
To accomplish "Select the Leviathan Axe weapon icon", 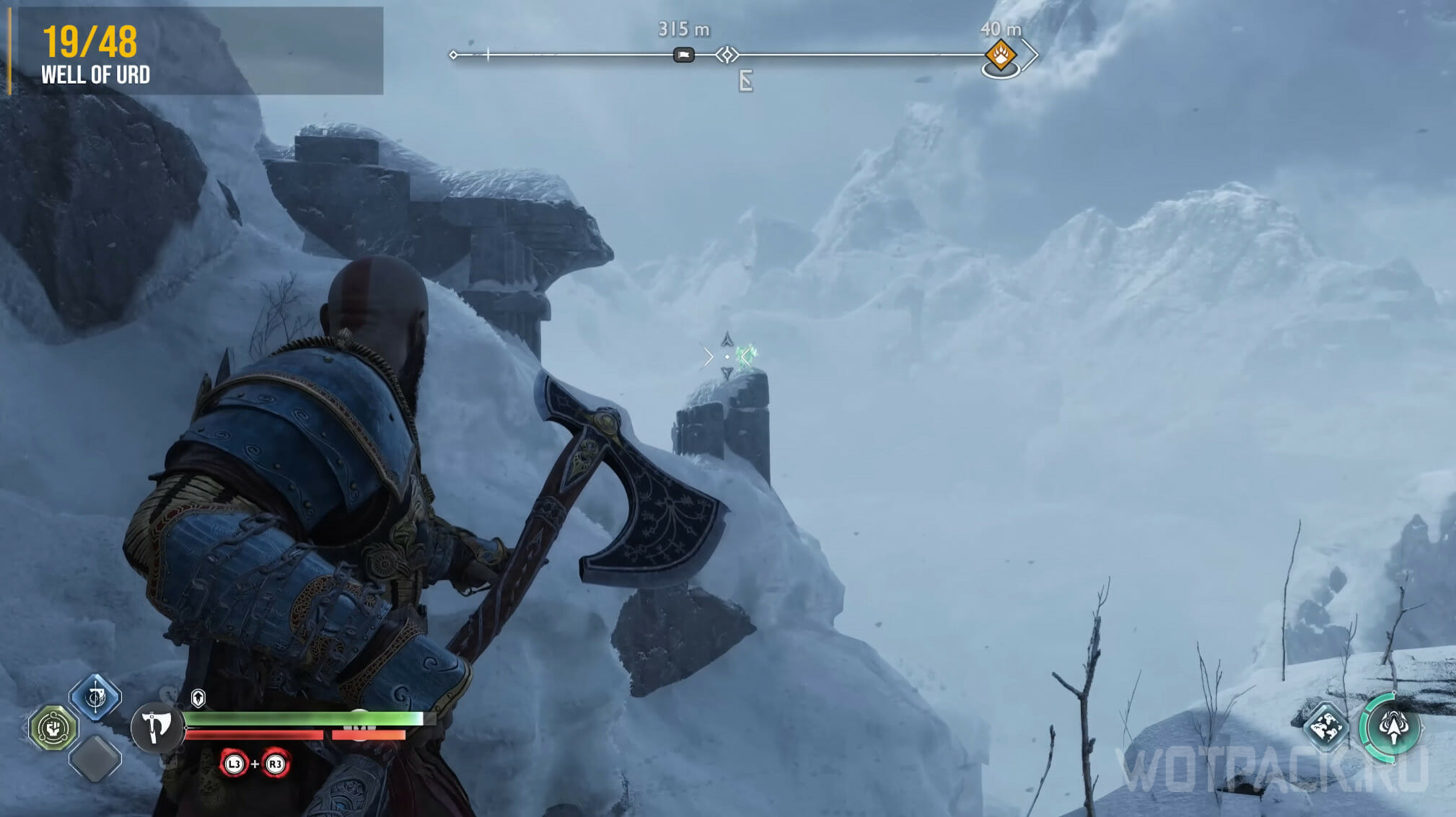I will point(156,728).
